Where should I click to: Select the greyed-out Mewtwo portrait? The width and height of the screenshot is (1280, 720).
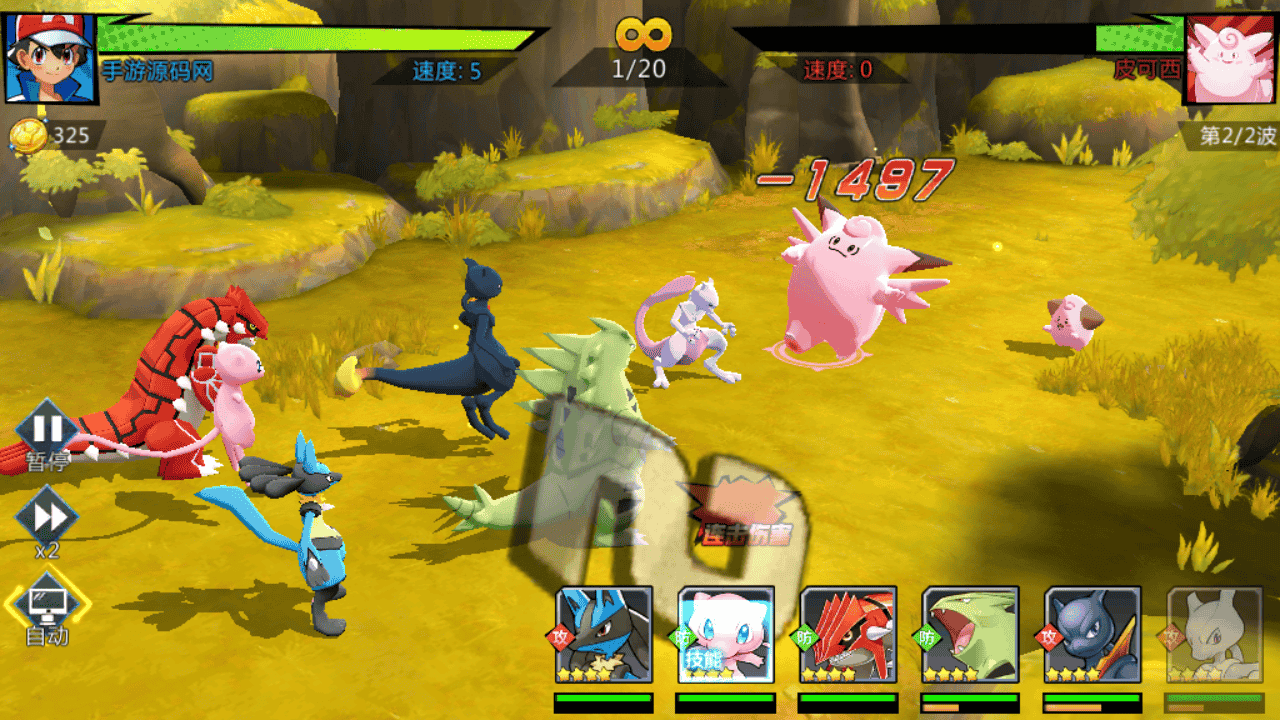pos(1214,634)
